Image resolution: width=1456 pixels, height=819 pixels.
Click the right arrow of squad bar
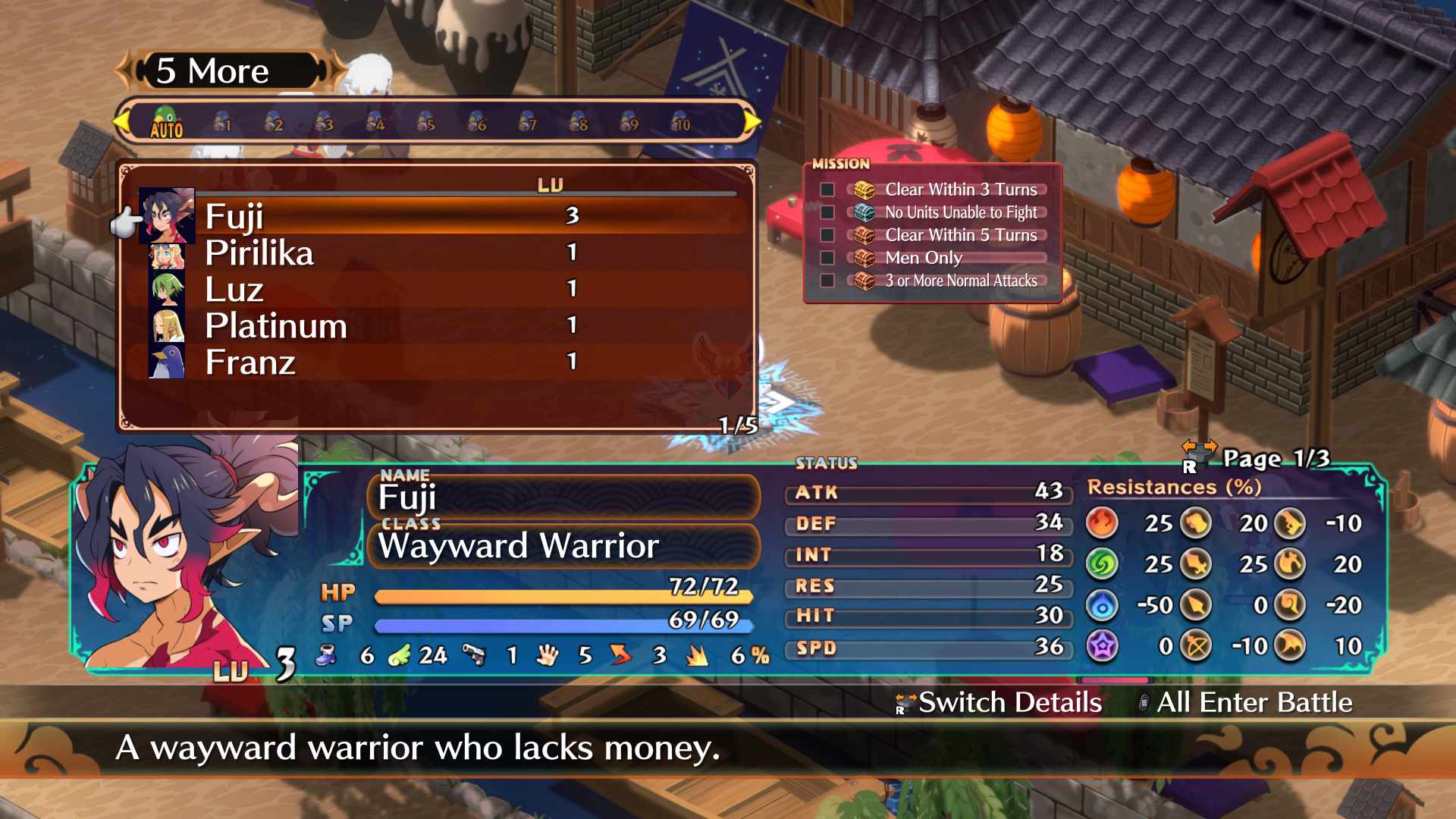tap(752, 121)
